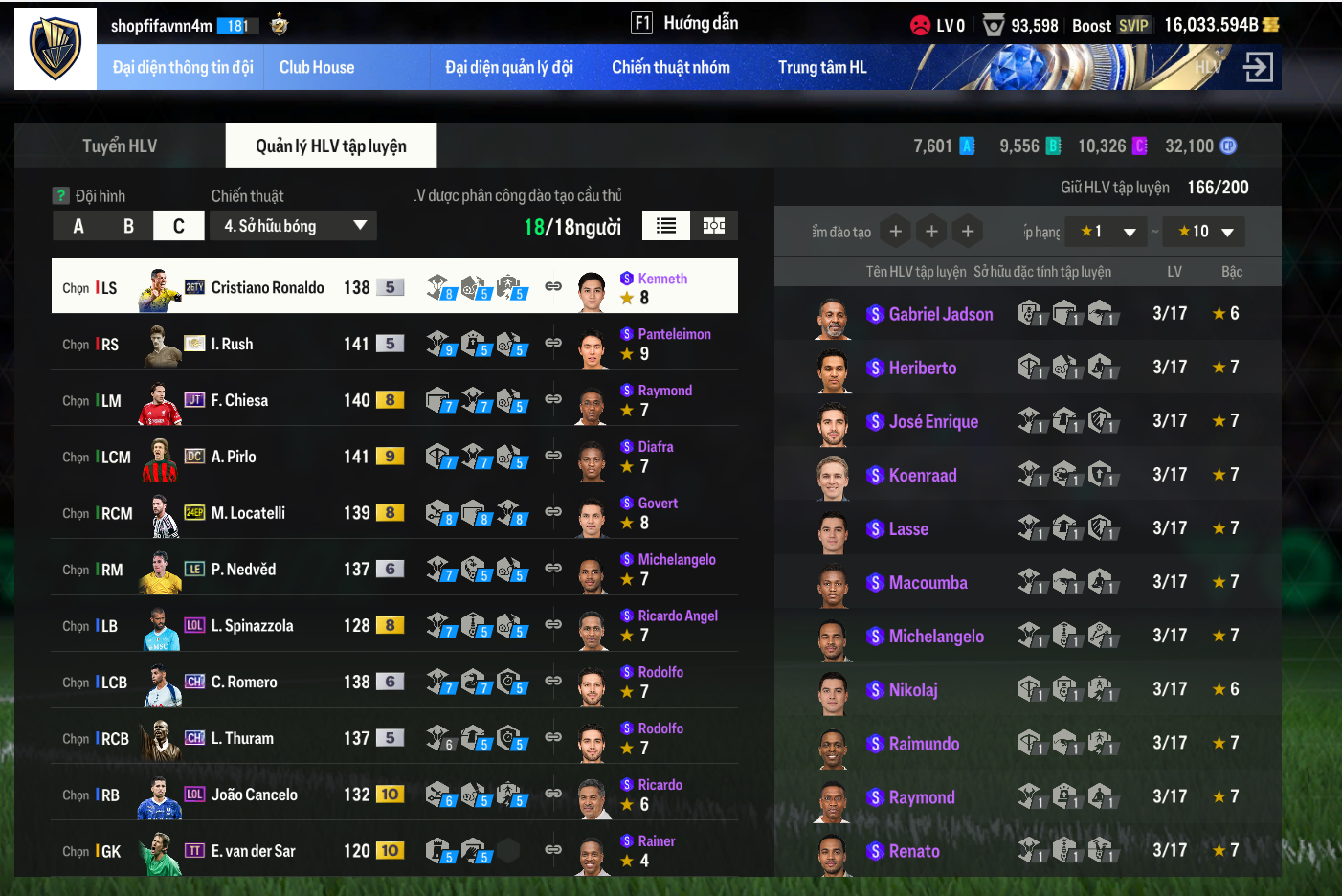Go to Chiến thuật nhóm
The height and width of the screenshot is (896, 1342).
coord(670,67)
